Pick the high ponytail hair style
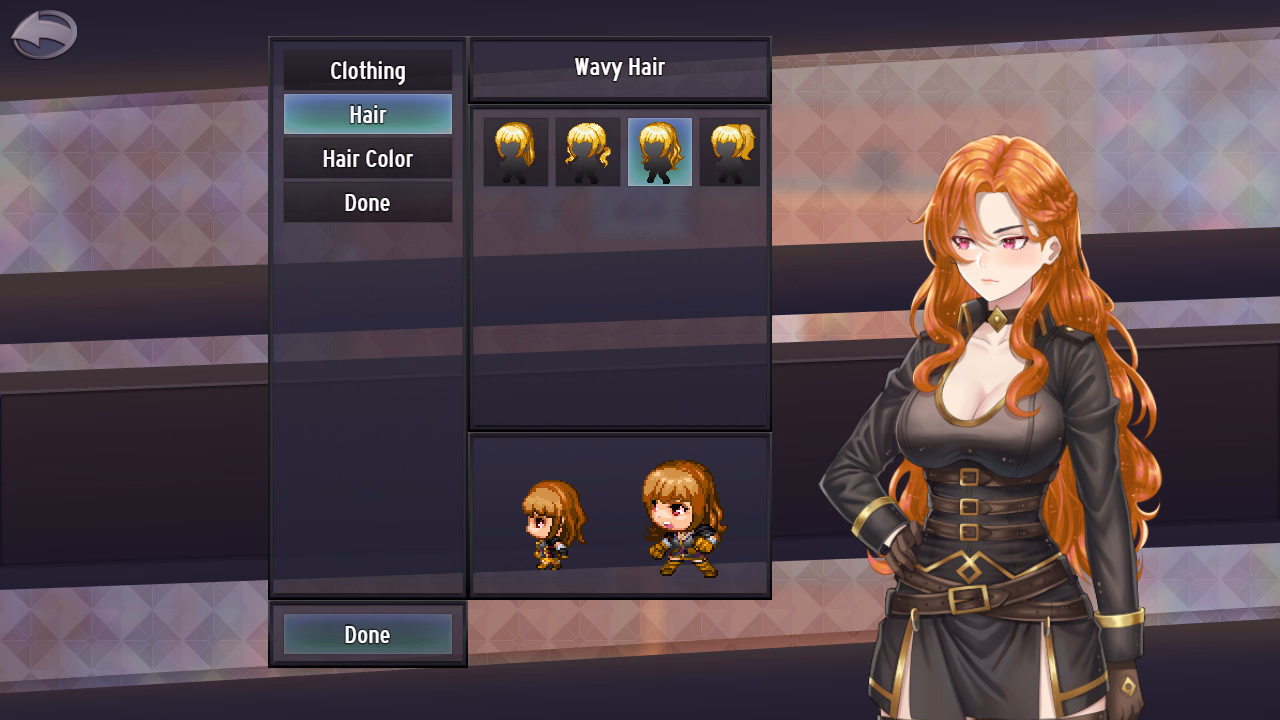This screenshot has width=1280, height=720. coord(730,152)
